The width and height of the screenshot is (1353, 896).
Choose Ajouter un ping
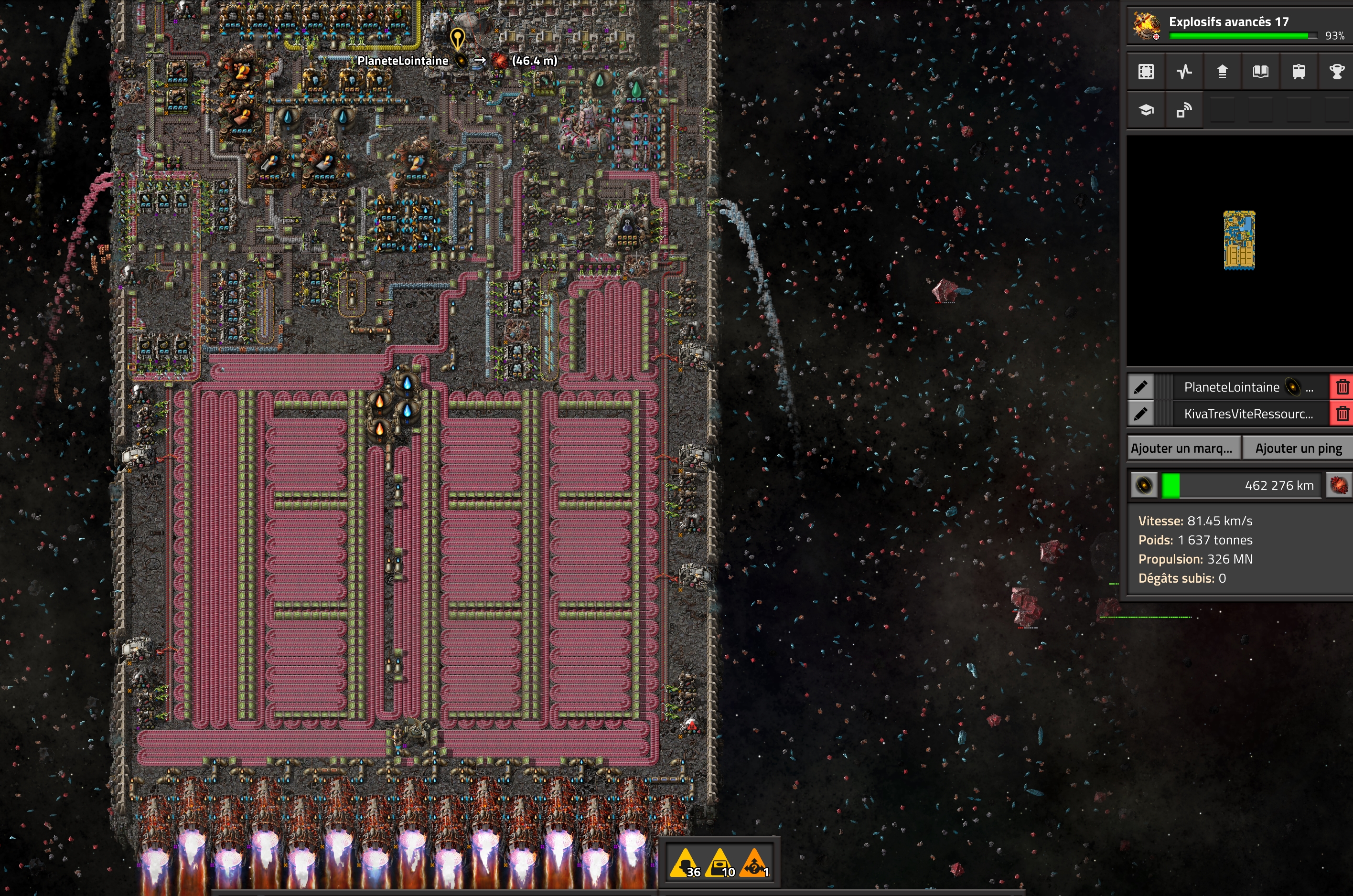1298,448
